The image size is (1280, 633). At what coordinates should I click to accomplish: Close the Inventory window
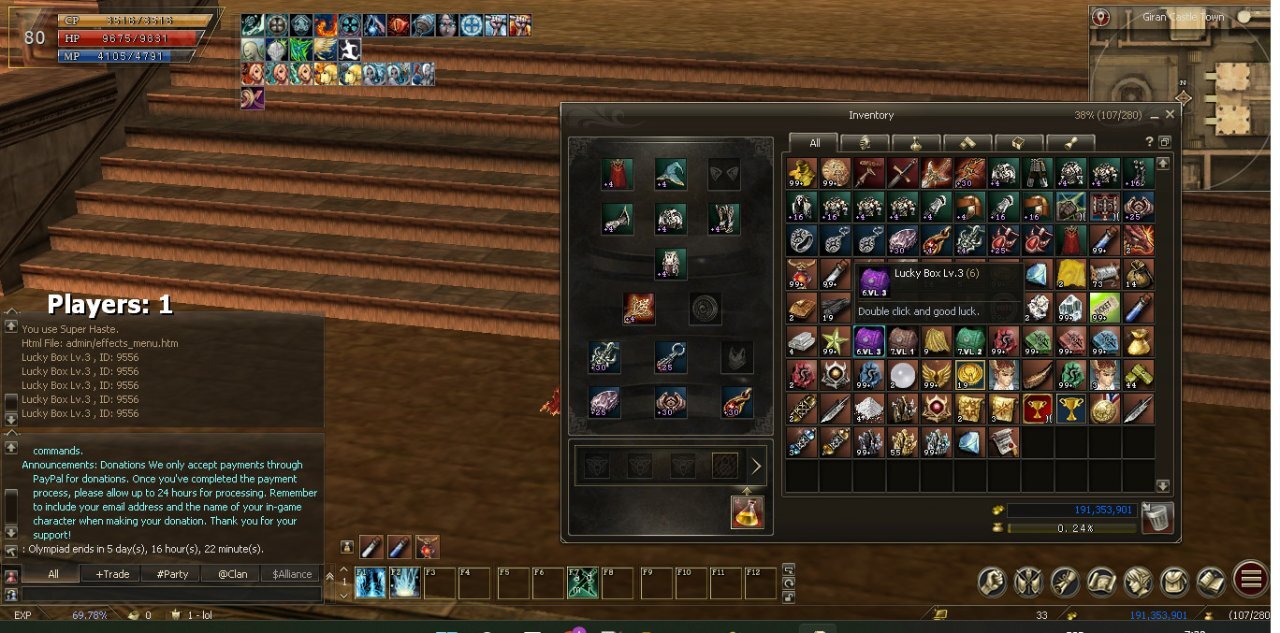point(1170,115)
